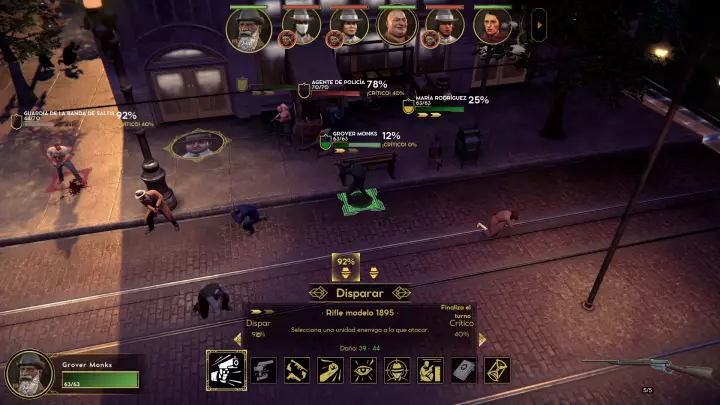
Task: Choose the take cover ability icon
Action: (x=431, y=370)
